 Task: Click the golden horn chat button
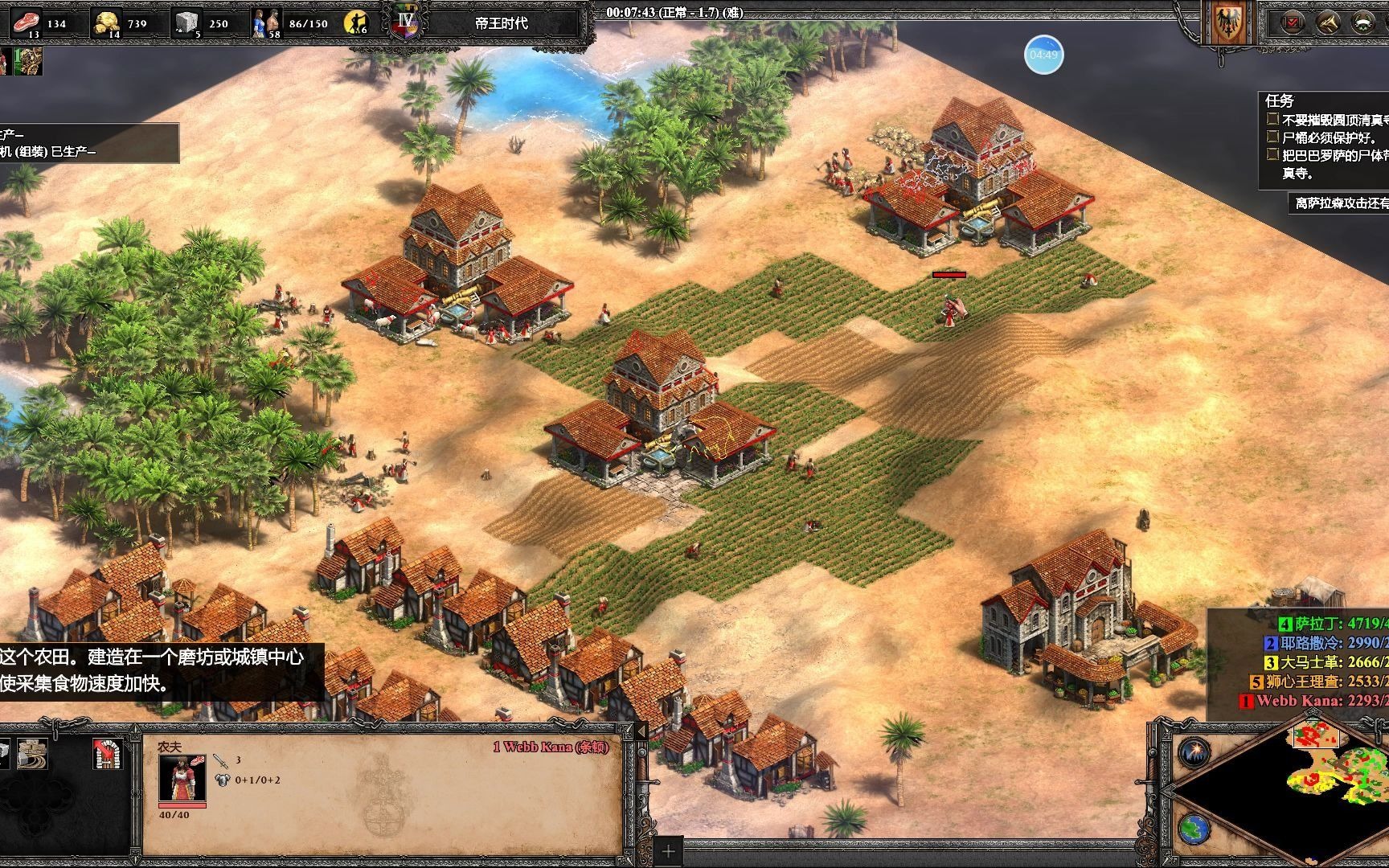click(x=1327, y=23)
